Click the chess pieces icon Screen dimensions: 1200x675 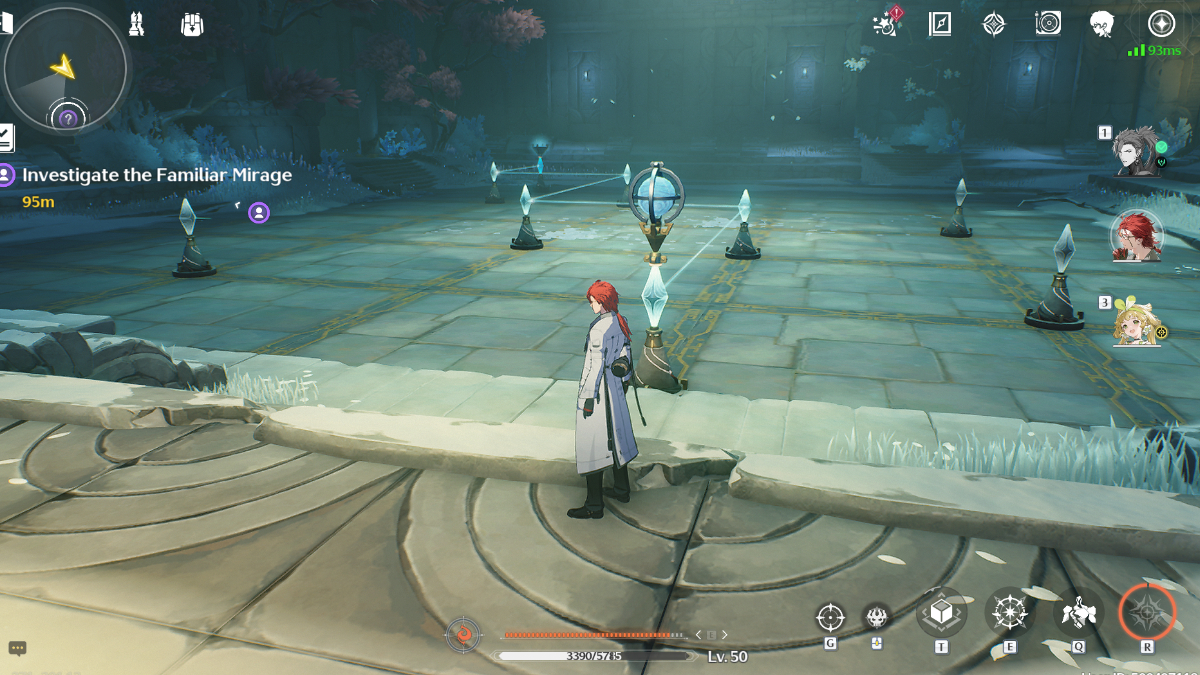click(x=137, y=24)
